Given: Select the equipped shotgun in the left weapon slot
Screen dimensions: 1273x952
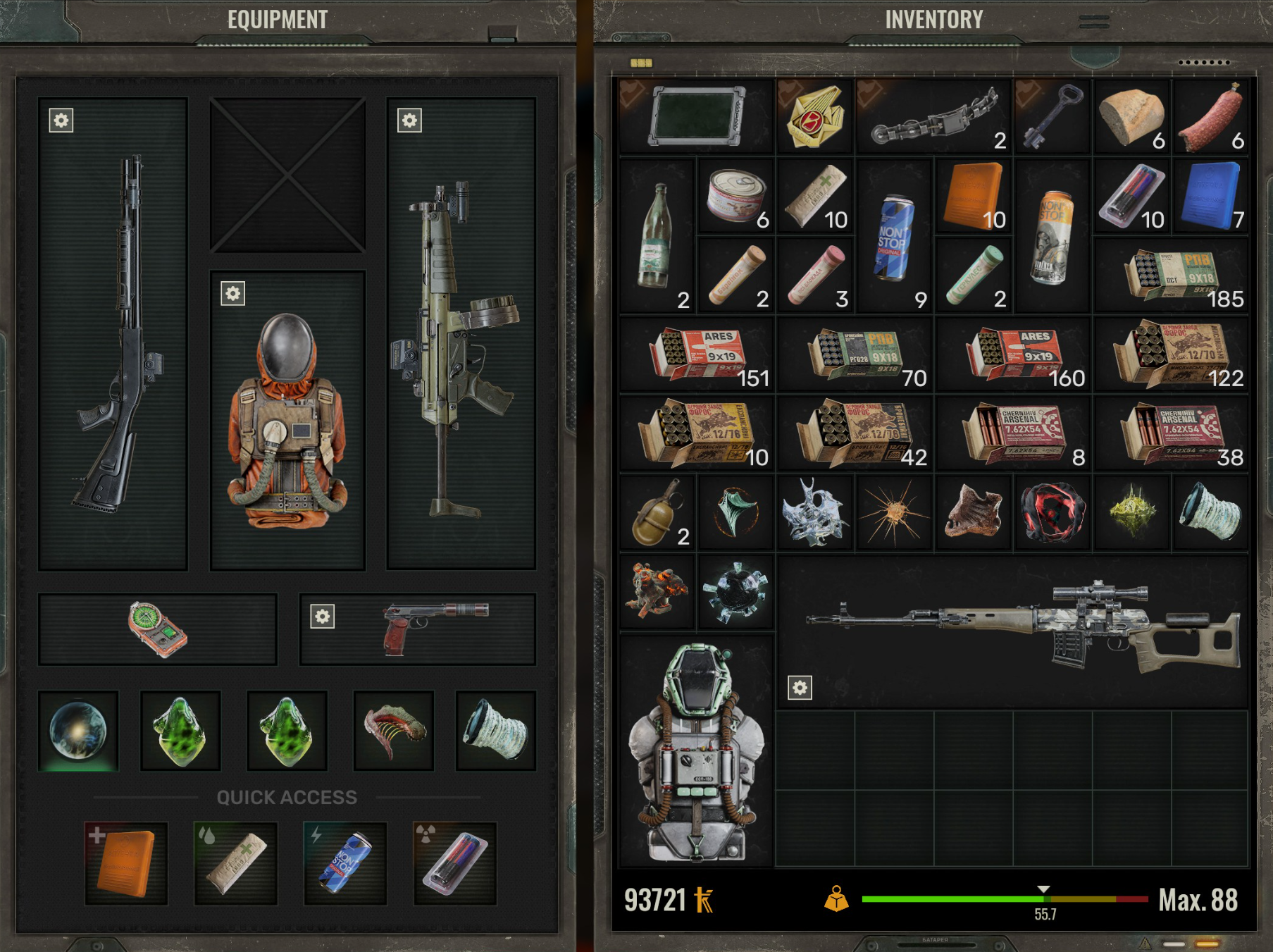Looking at the screenshot, I should pyautogui.click(x=113, y=333).
